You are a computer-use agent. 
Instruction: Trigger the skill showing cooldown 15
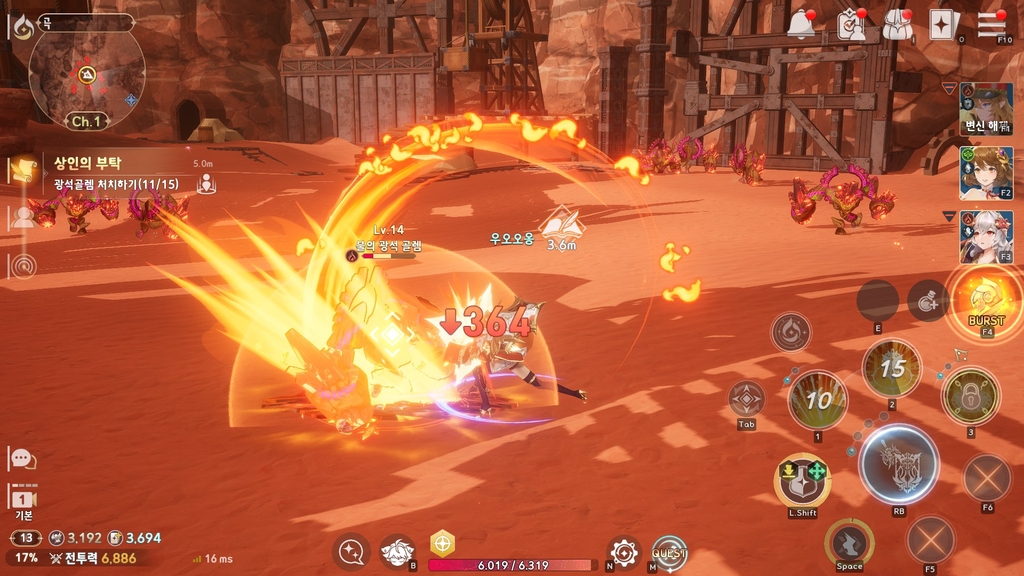coord(892,368)
